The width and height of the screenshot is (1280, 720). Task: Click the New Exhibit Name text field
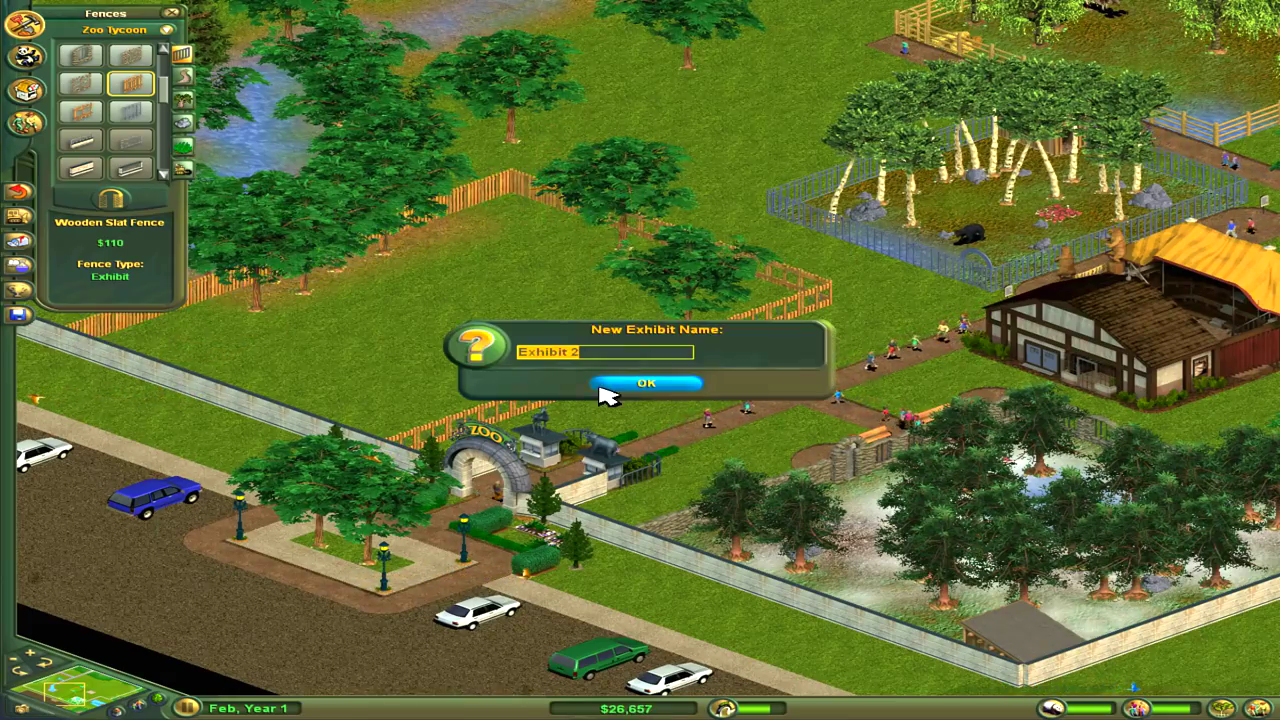click(605, 352)
